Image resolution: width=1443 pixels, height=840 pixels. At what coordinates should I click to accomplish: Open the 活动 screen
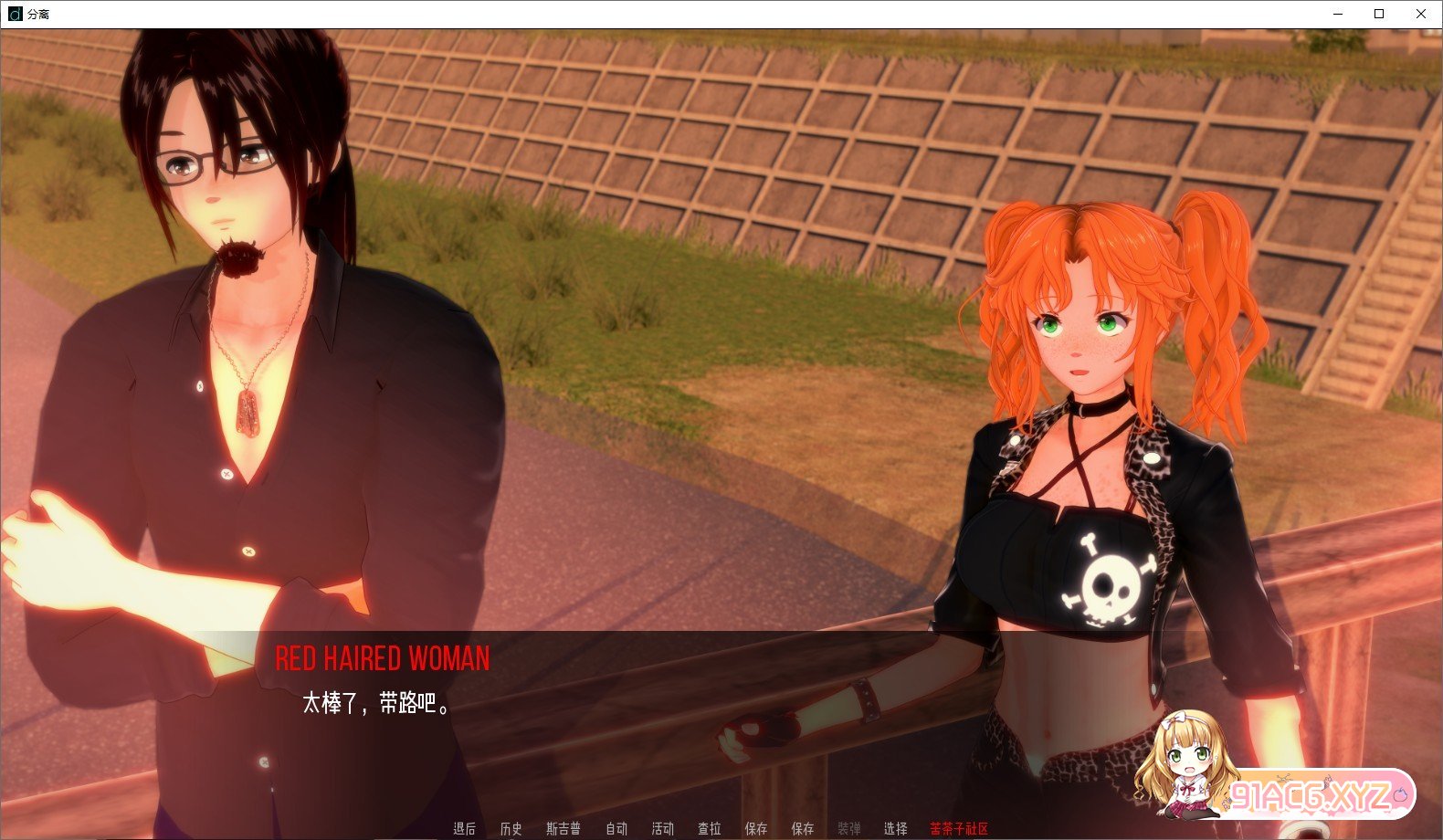(x=664, y=829)
